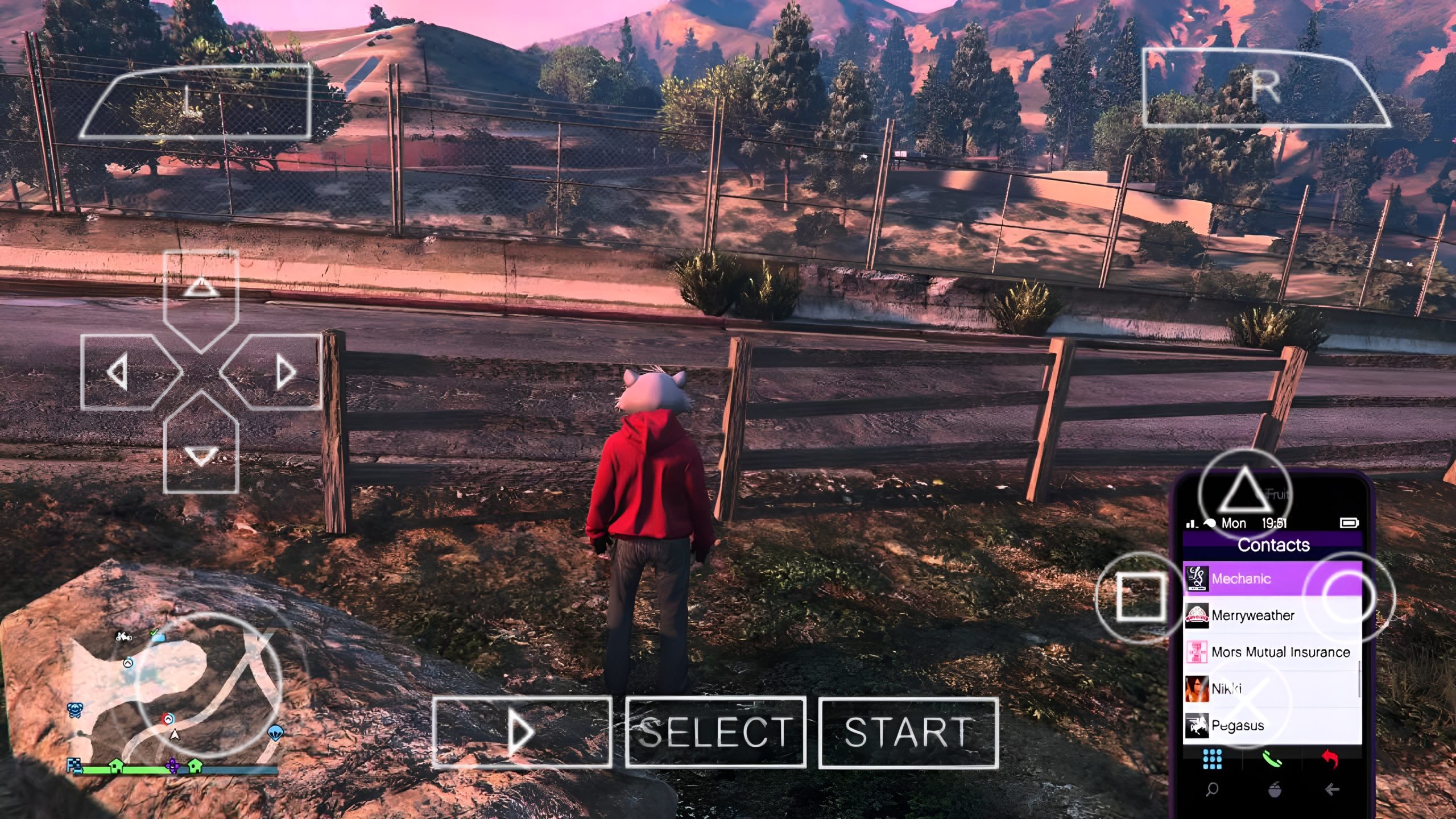
Task: Tap the green call icon on the phone
Action: (x=1273, y=760)
